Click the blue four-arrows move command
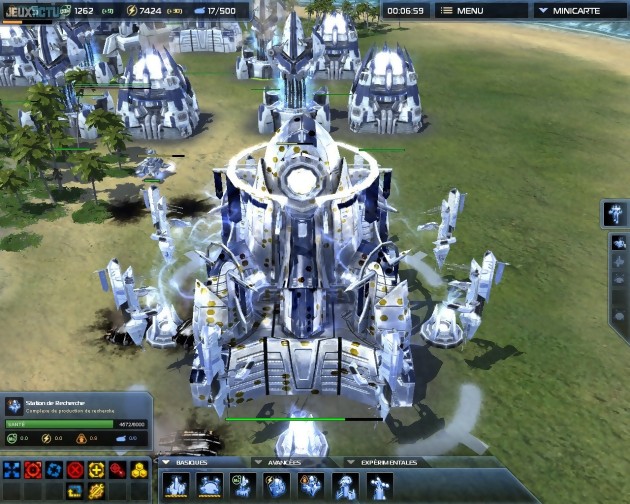The image size is (630, 504). pyautogui.click(x=12, y=470)
